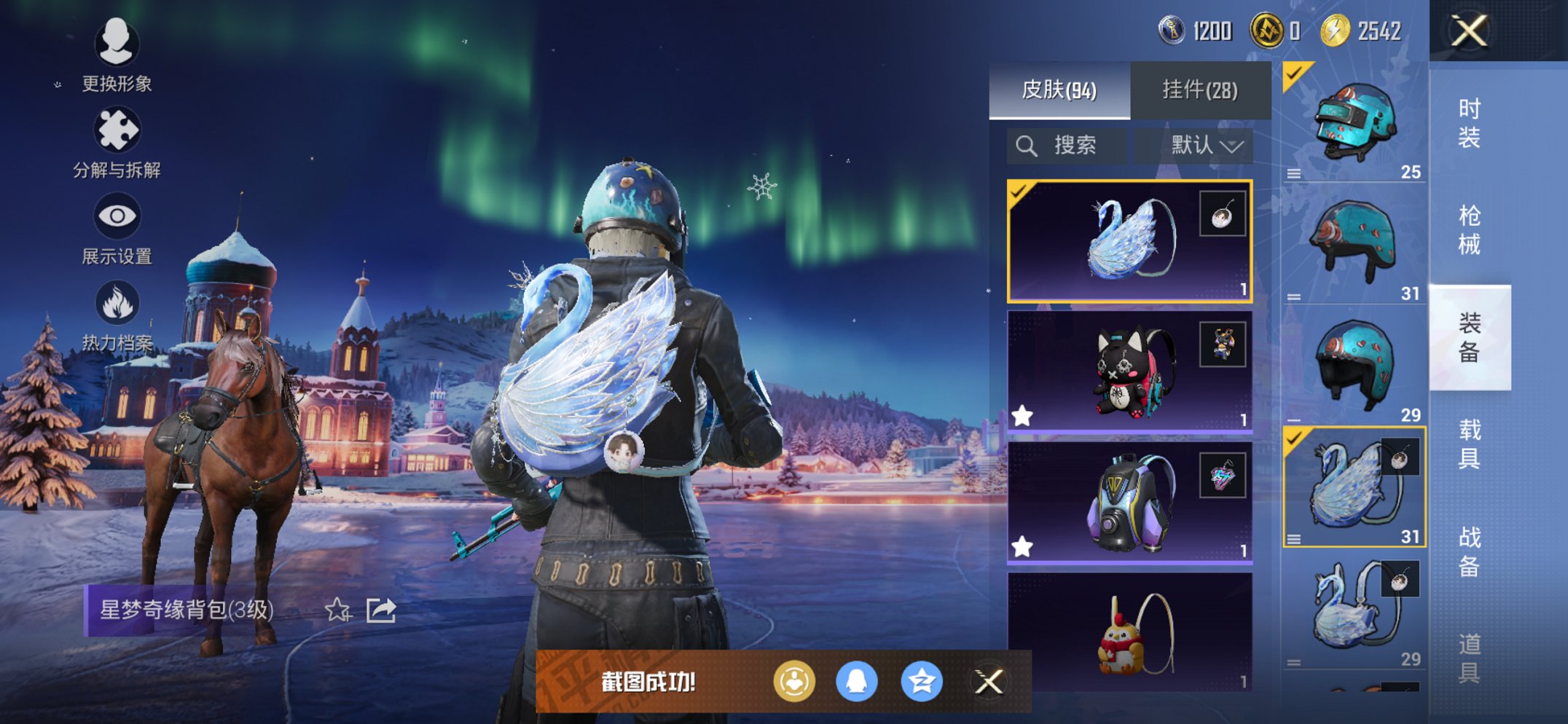Open the 枪械 firearms category
1568x724 pixels.
pos(1469,230)
